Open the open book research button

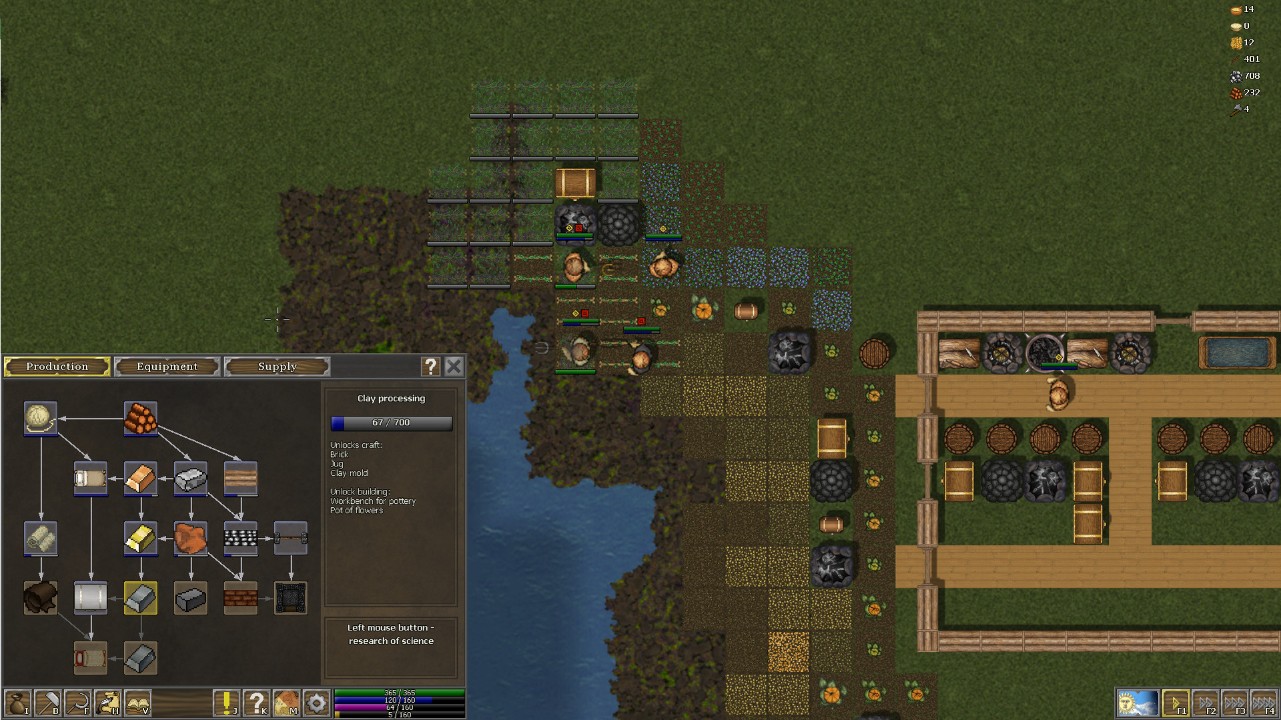137,703
